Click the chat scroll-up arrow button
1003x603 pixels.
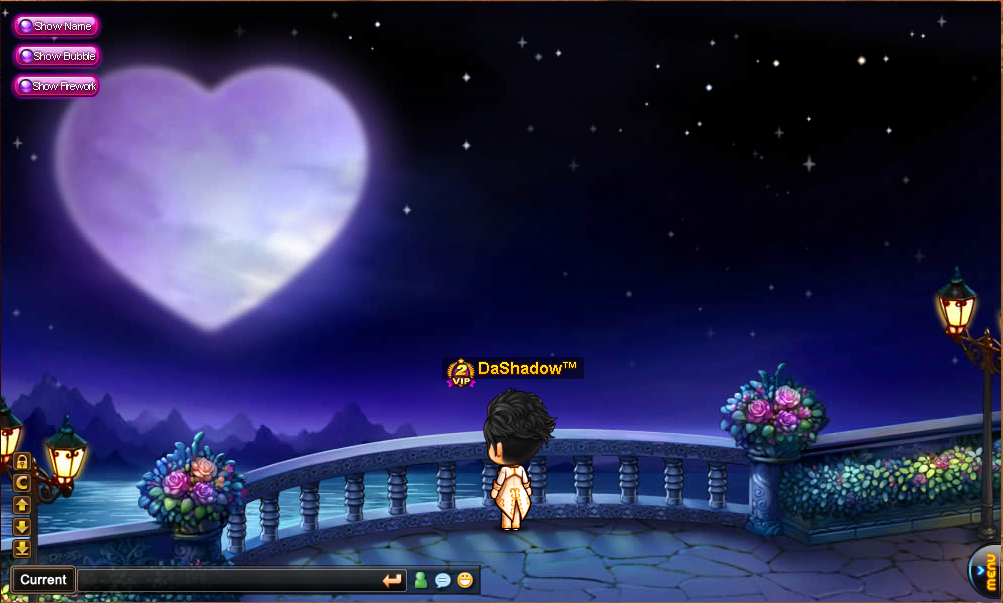click(x=21, y=505)
